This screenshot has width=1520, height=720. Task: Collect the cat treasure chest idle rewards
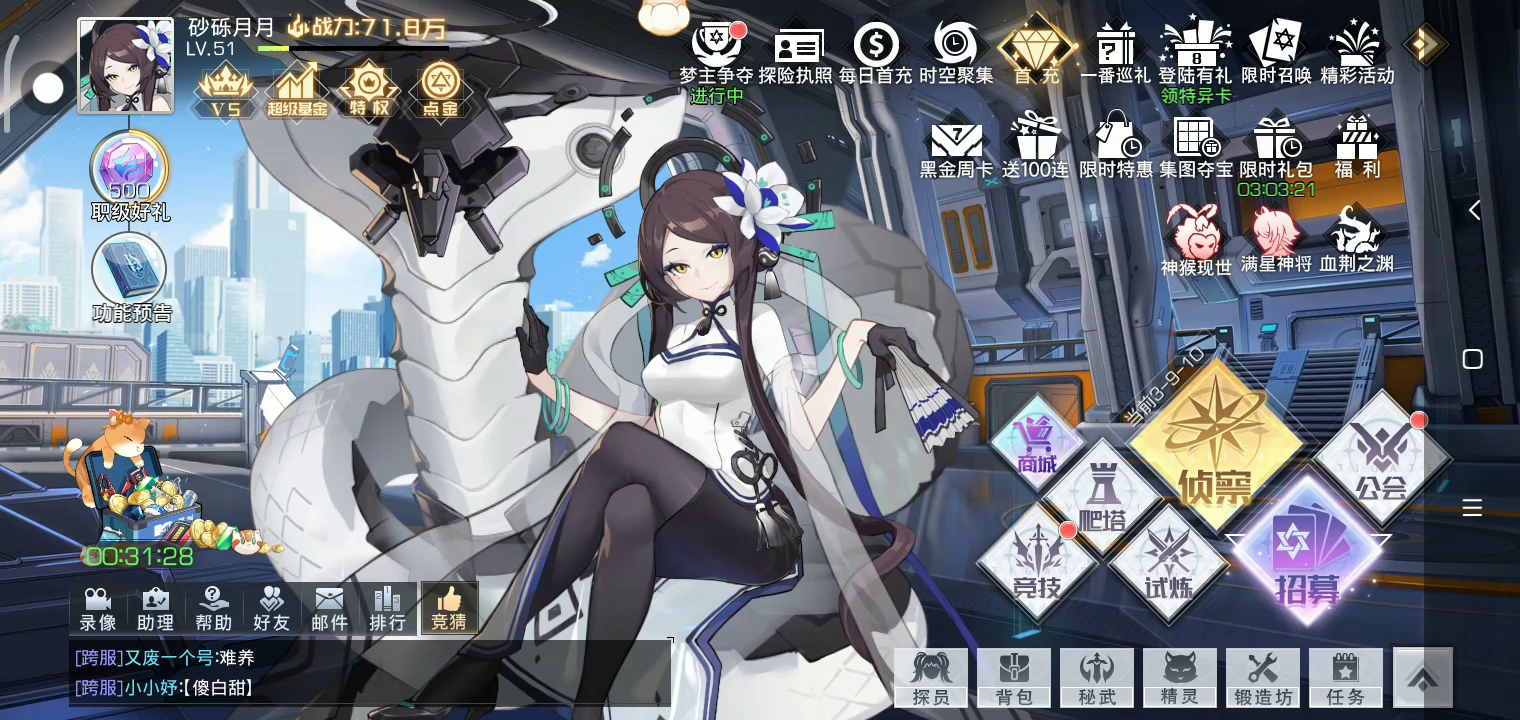[135, 490]
